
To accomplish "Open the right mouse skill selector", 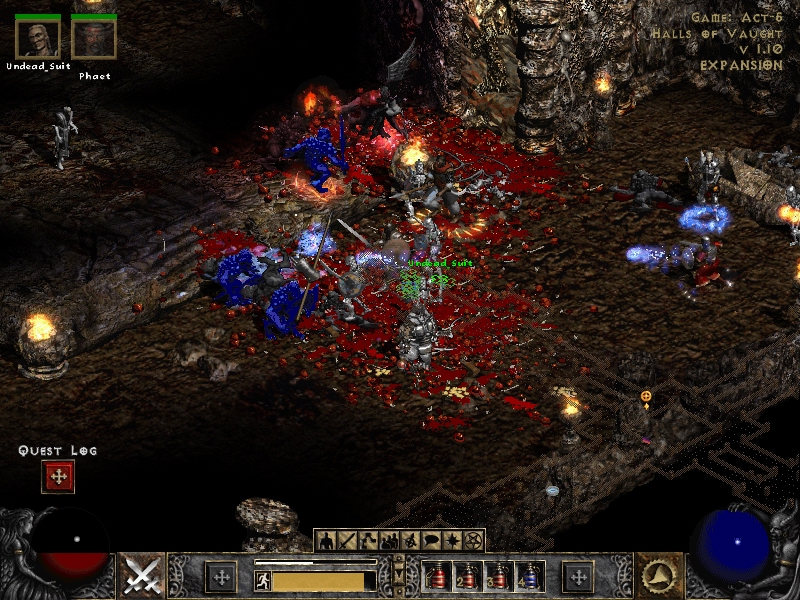I will click(x=660, y=576).
